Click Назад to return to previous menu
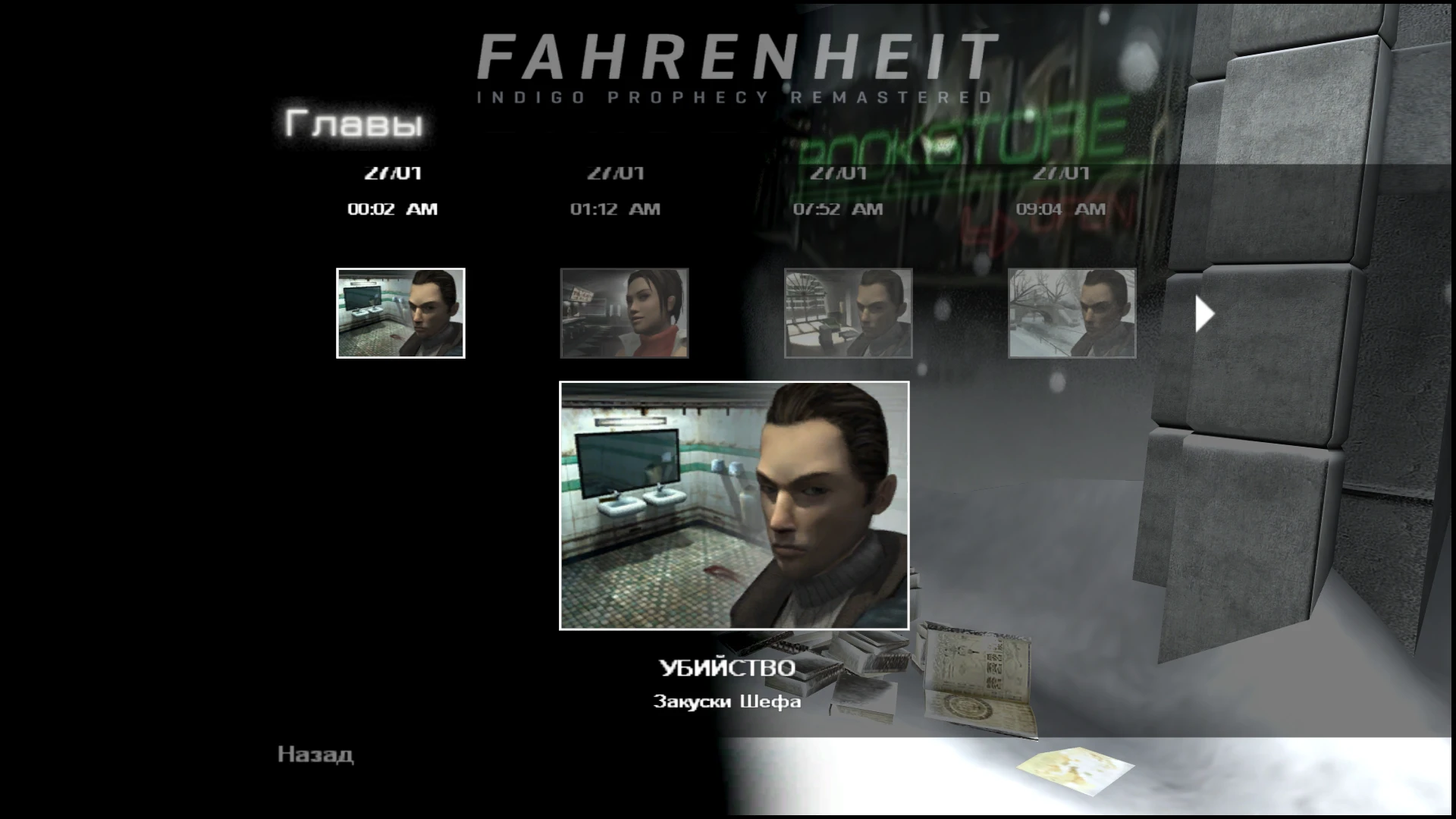 (314, 754)
